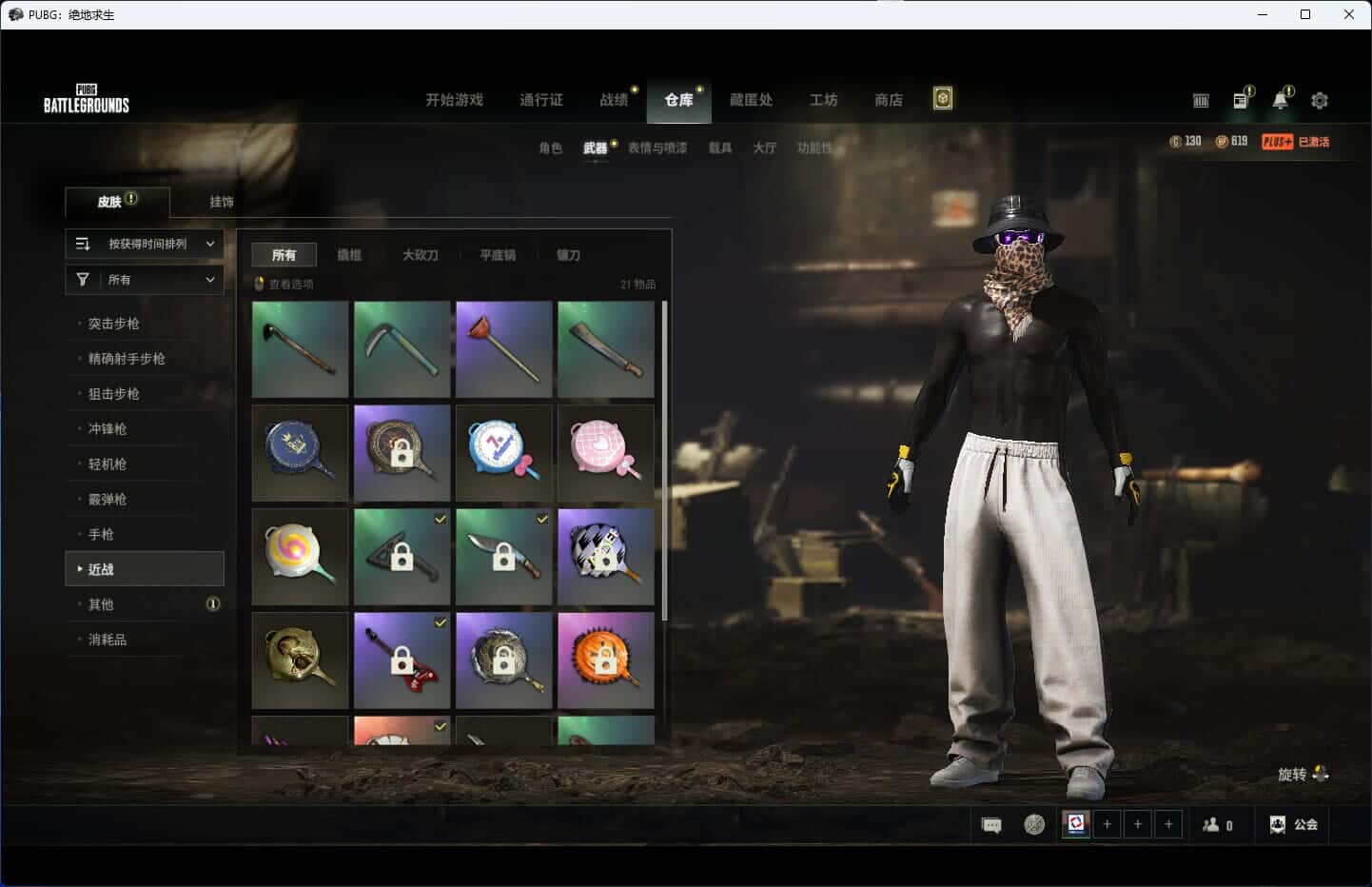Select the crowbar skin thumbnail
This screenshot has height=887, width=1372.
coord(300,349)
